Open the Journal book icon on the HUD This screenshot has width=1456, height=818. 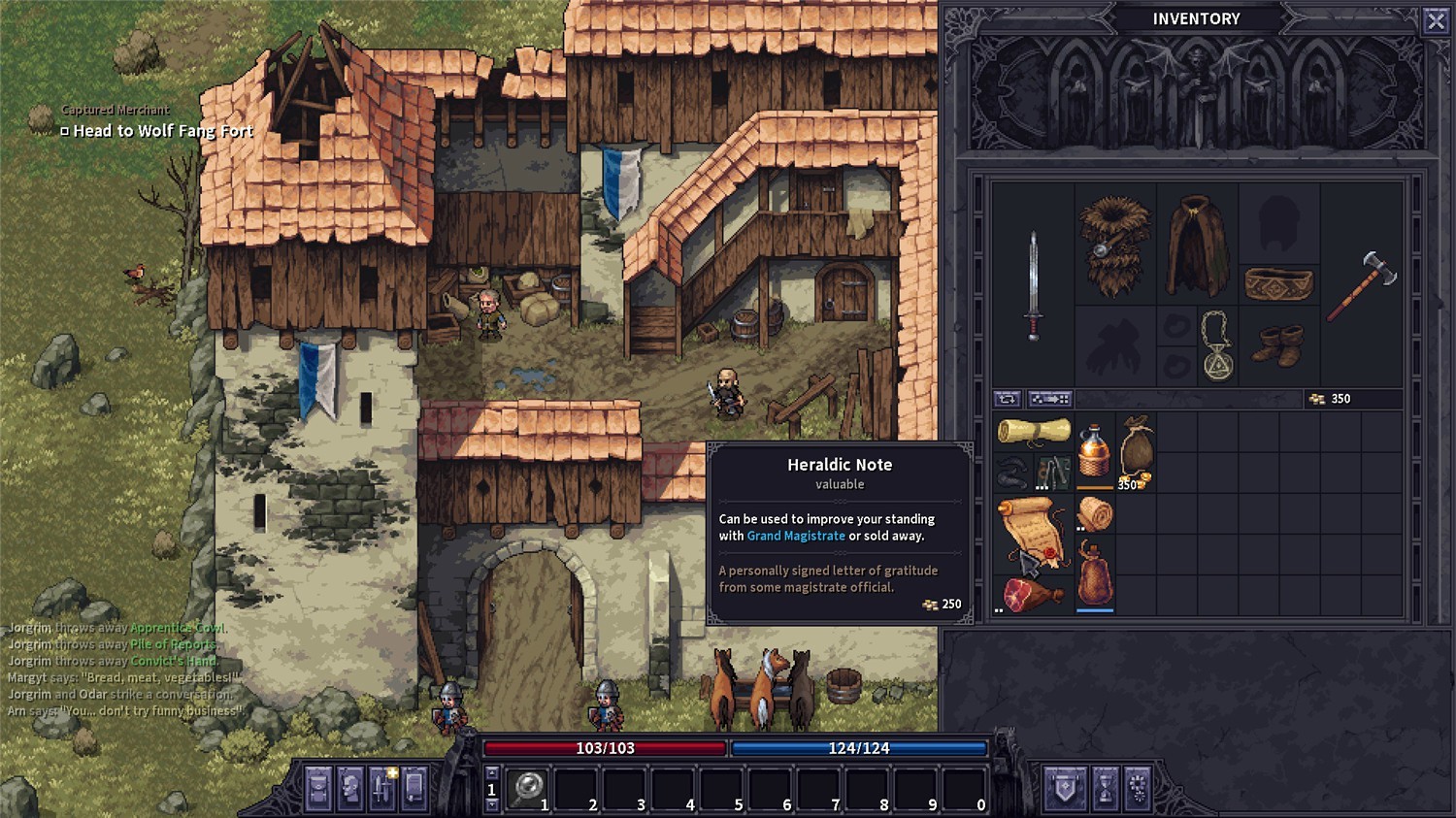pyautogui.click(x=413, y=788)
